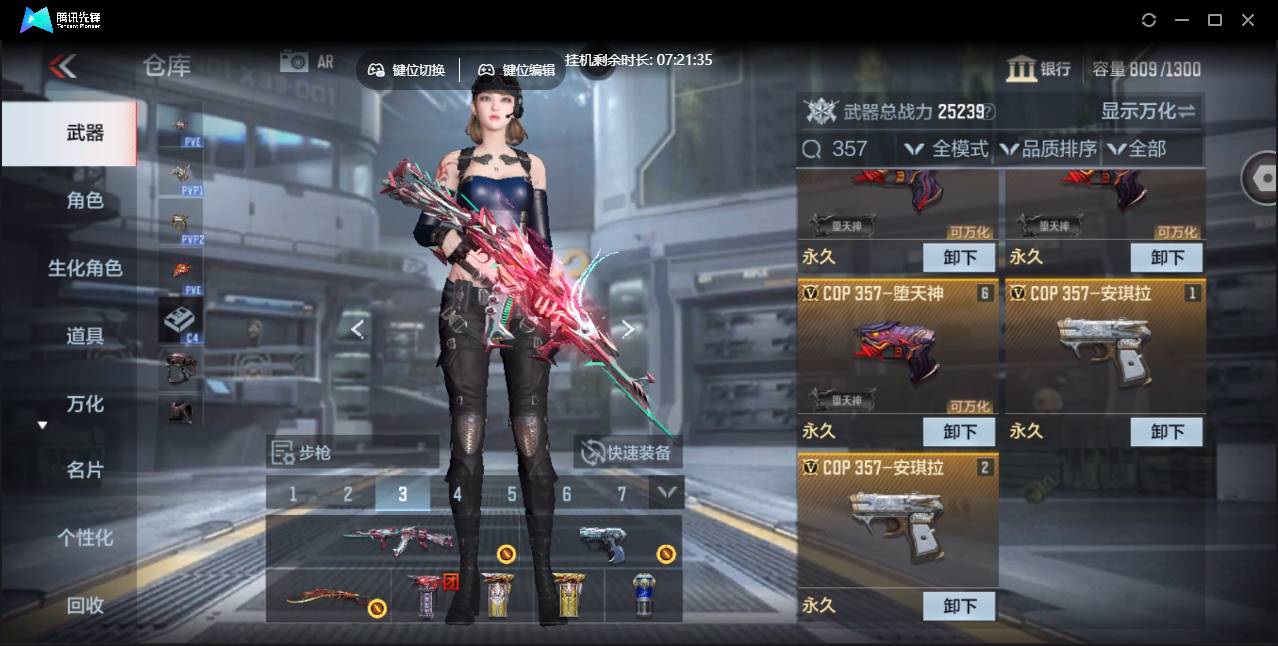Switch to loadout slot 5
The image size is (1278, 646).
coord(512,494)
